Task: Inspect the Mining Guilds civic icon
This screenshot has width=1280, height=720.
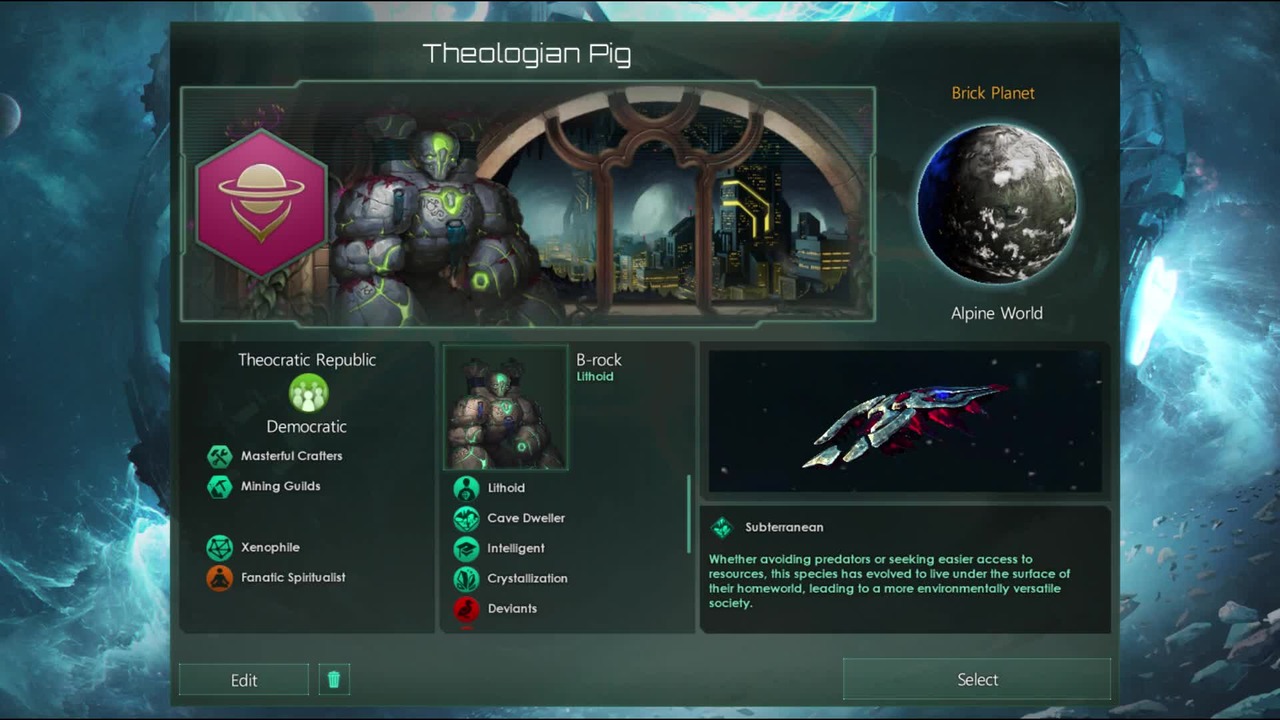Action: point(219,487)
